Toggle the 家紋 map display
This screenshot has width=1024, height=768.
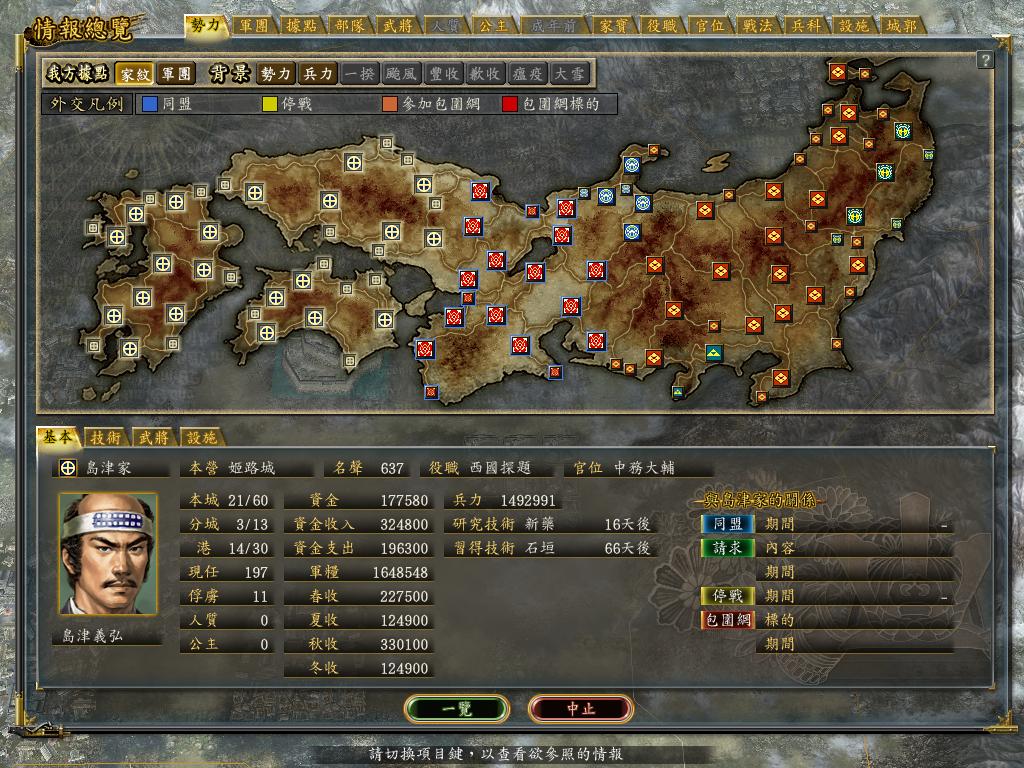[x=133, y=74]
